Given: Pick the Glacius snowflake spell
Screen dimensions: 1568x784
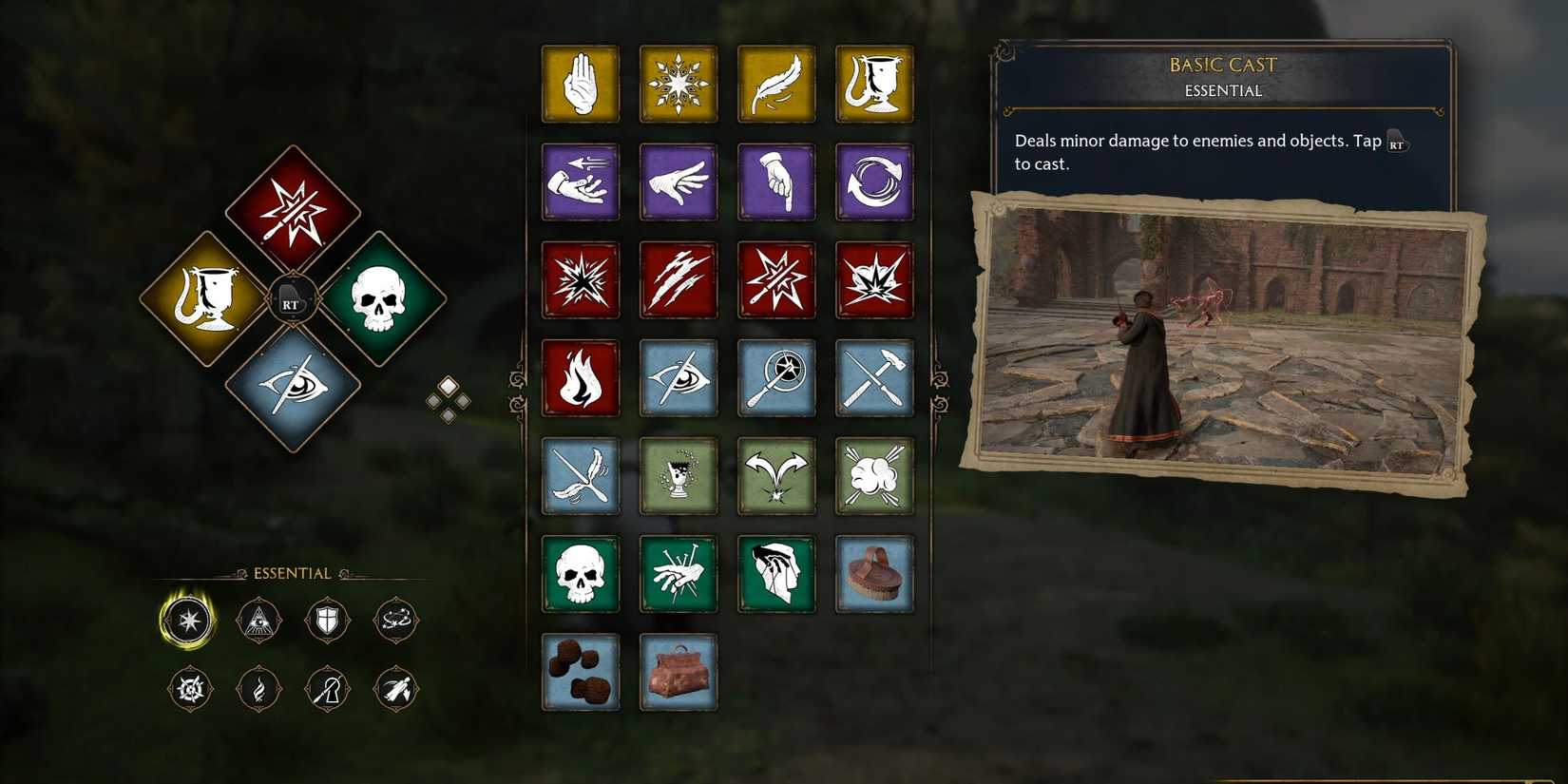Looking at the screenshot, I should tap(679, 85).
